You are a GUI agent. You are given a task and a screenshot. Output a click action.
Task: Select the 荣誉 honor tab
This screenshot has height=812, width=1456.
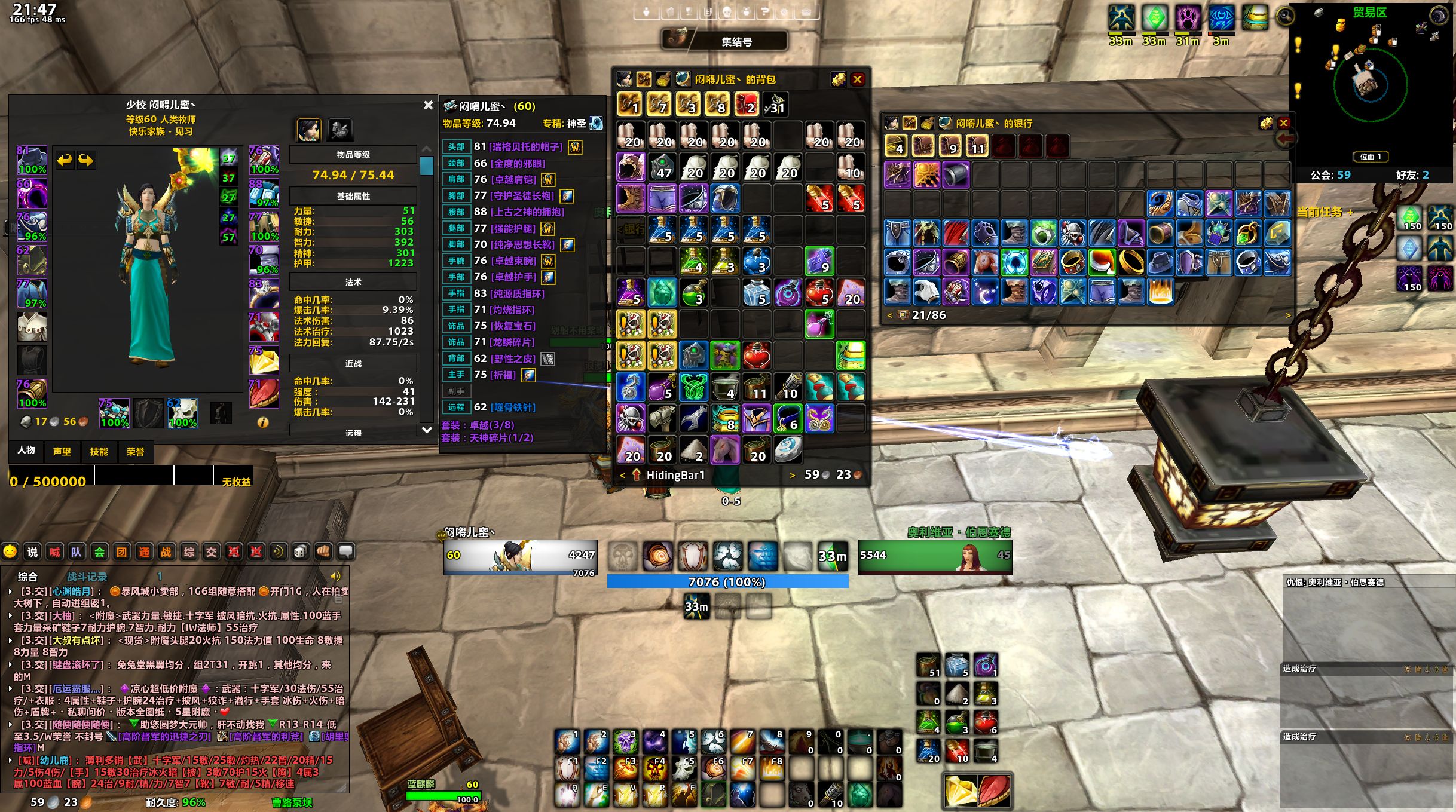click(136, 452)
